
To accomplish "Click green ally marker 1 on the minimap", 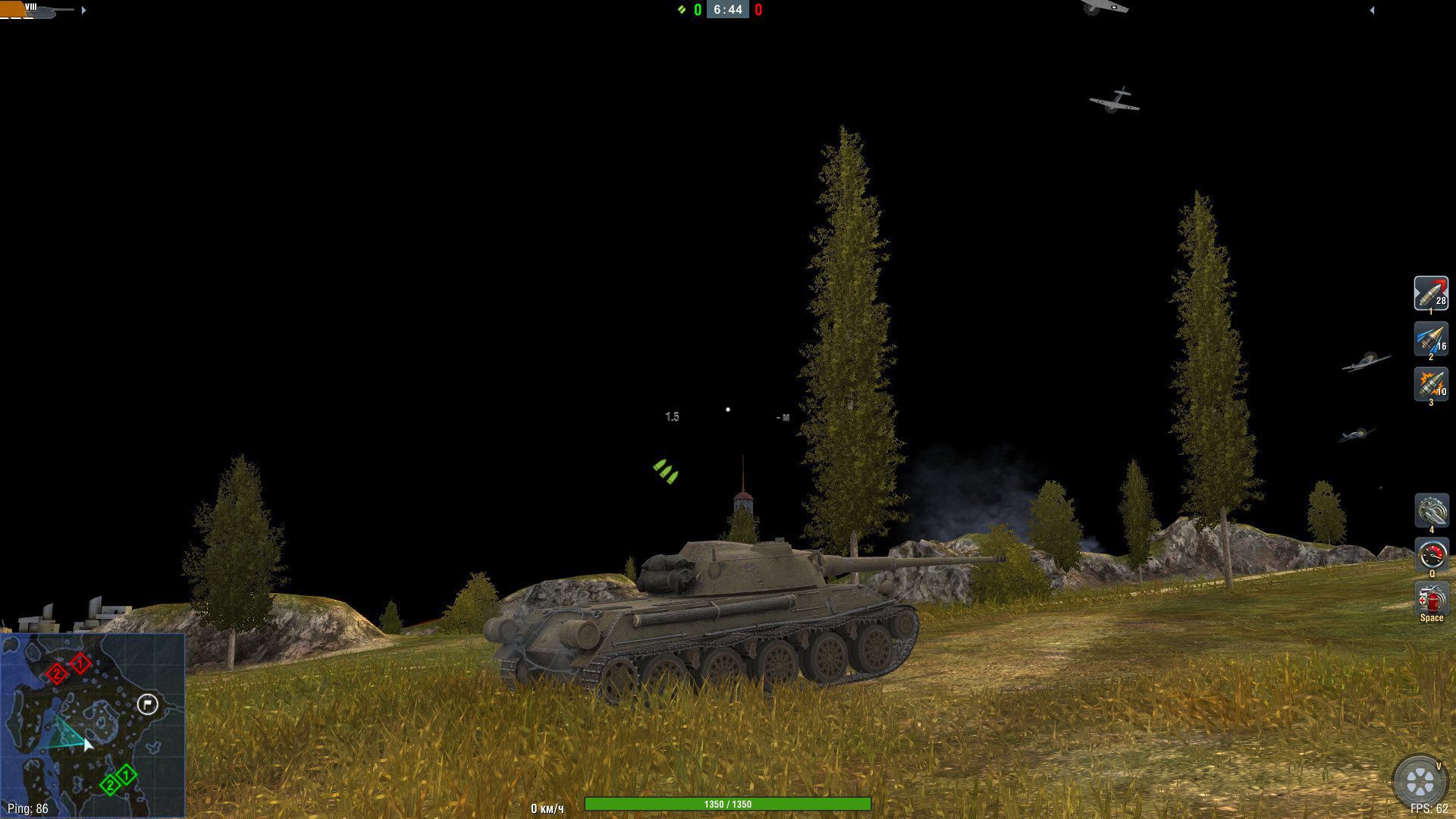I will [x=126, y=775].
